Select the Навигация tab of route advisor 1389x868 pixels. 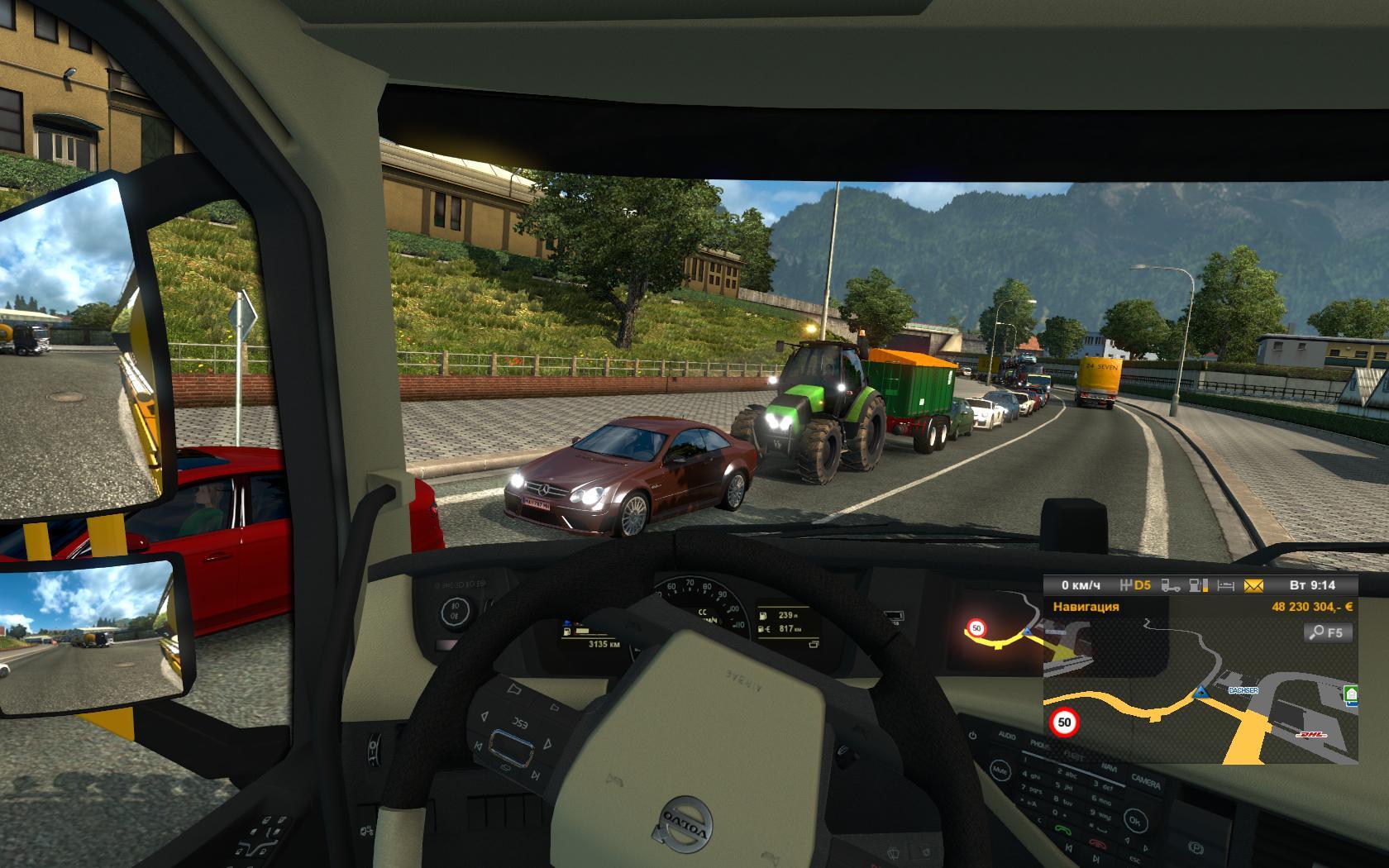[1086, 607]
